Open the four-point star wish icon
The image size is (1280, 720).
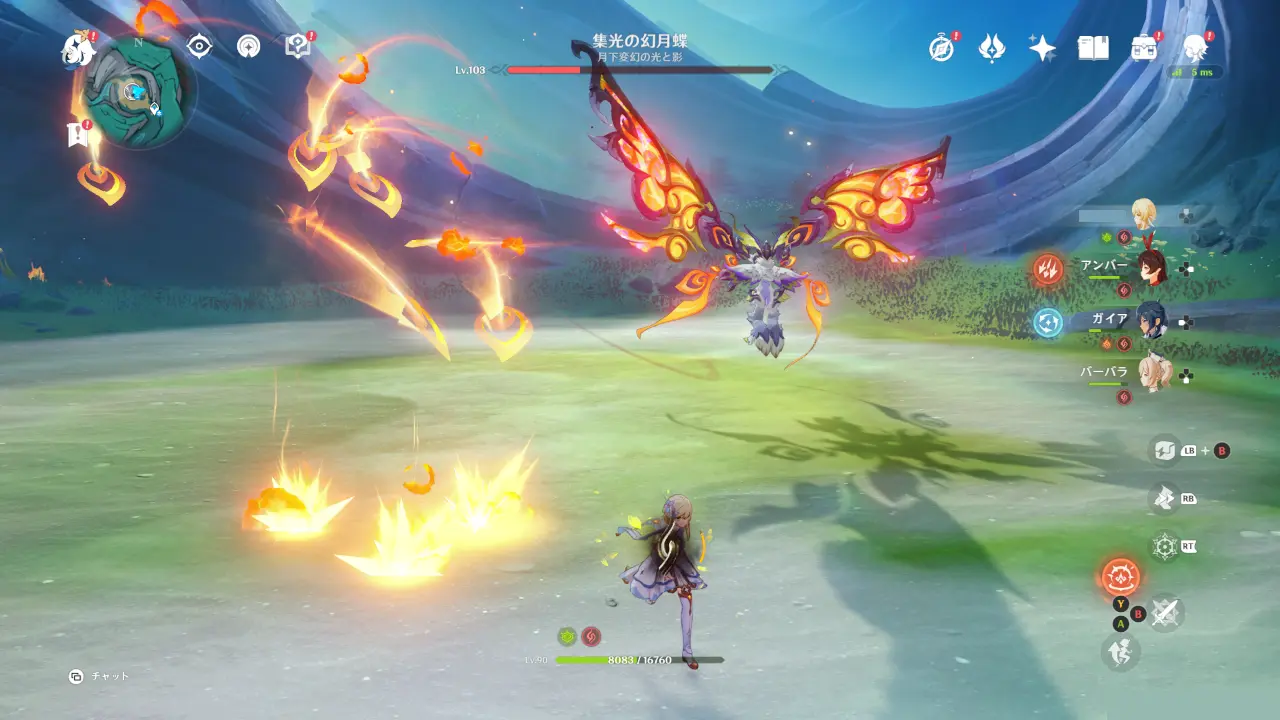point(1042,48)
